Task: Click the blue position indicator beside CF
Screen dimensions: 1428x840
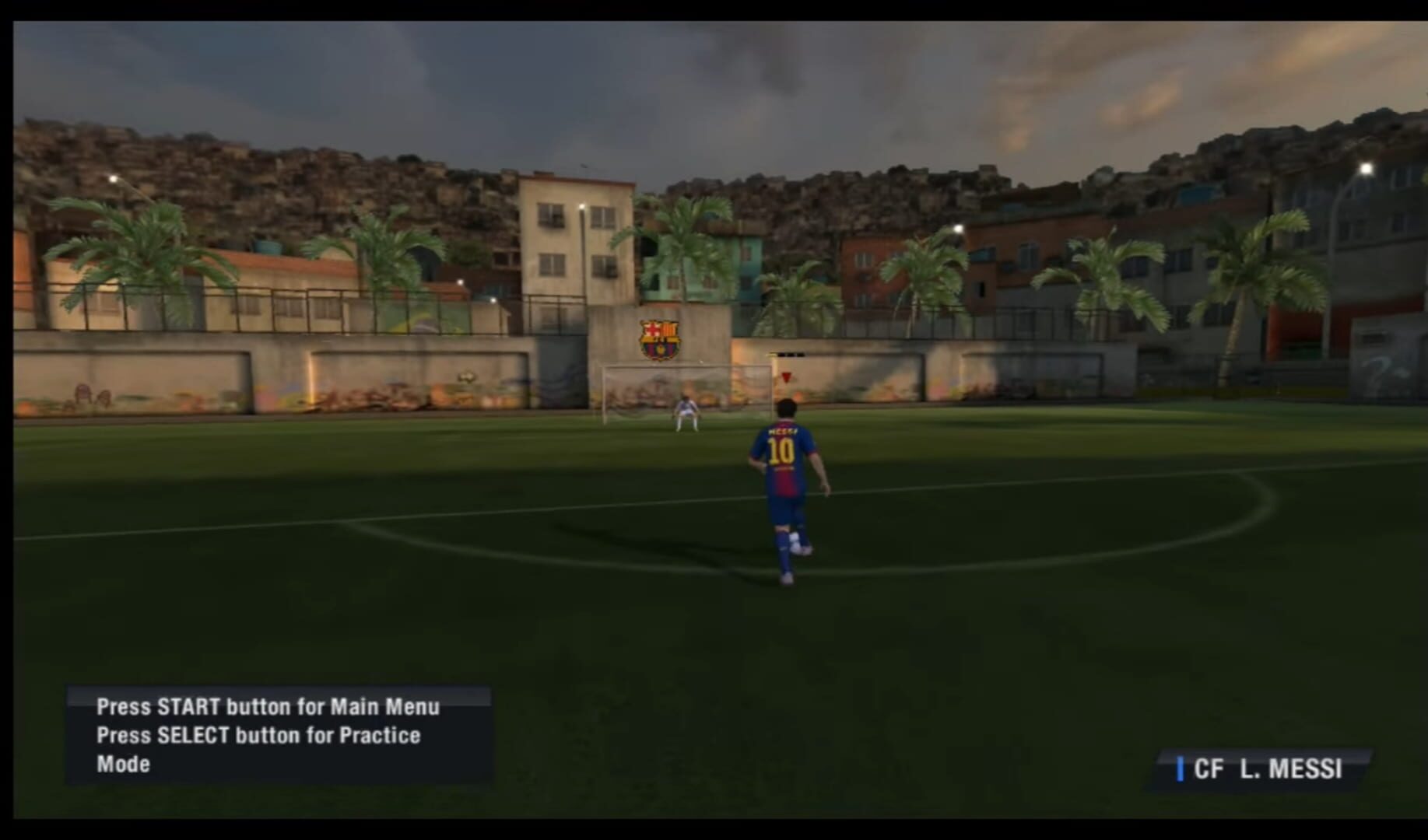Action: click(1182, 770)
